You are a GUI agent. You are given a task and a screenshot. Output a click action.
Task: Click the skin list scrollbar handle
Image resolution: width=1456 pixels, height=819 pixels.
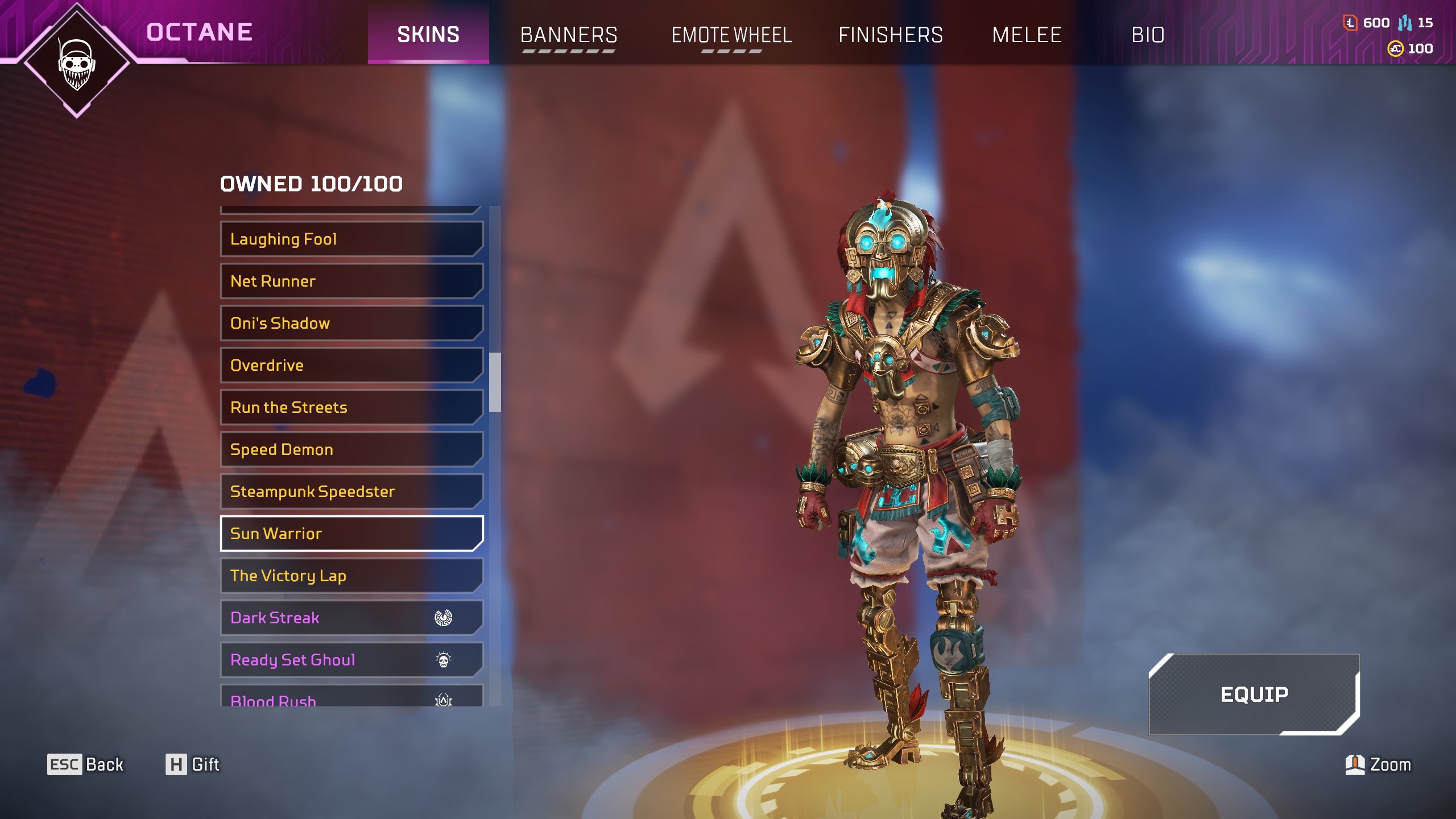pyautogui.click(x=495, y=382)
